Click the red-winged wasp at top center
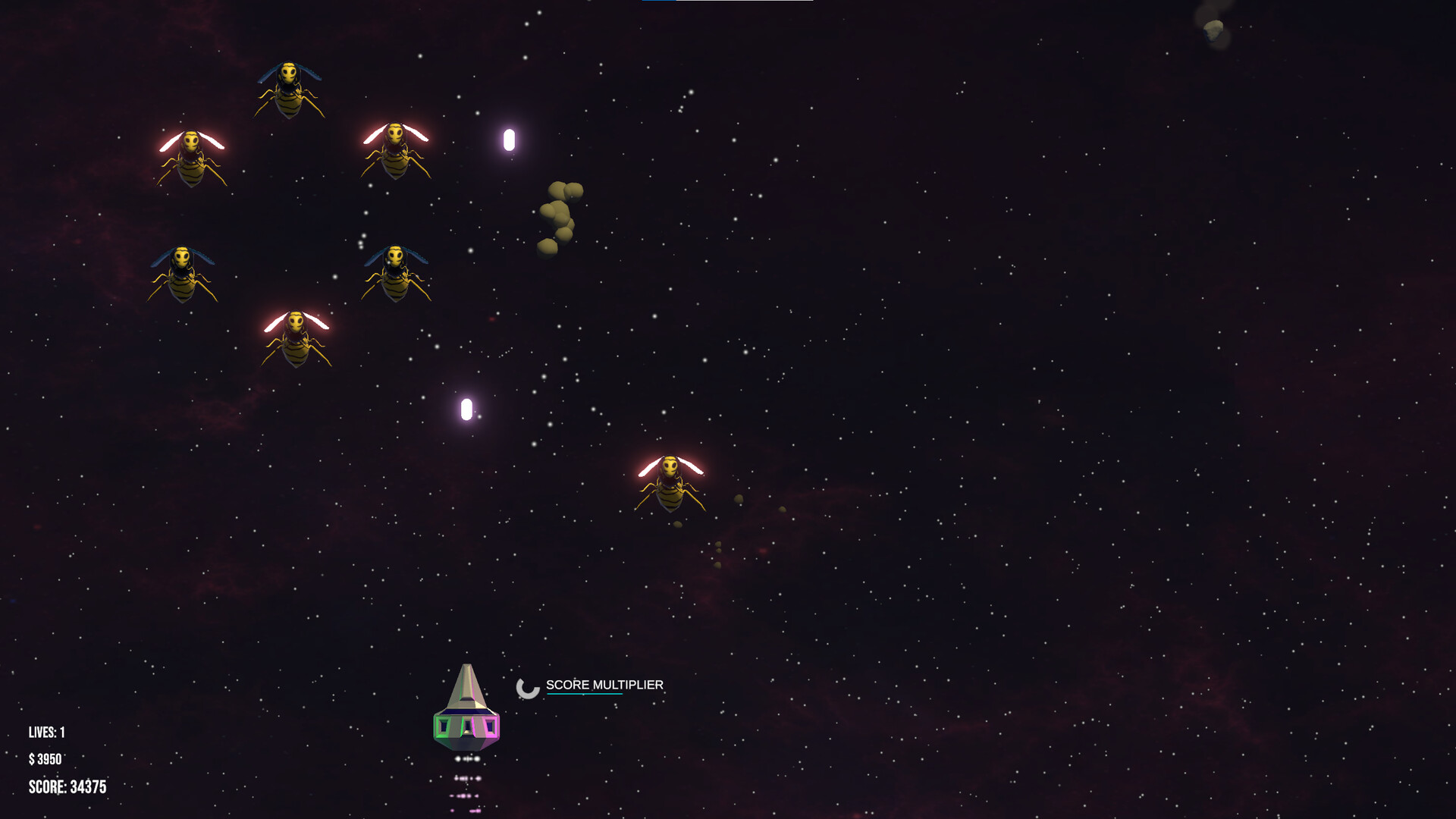Image resolution: width=1456 pixels, height=819 pixels. pyautogui.click(x=395, y=148)
